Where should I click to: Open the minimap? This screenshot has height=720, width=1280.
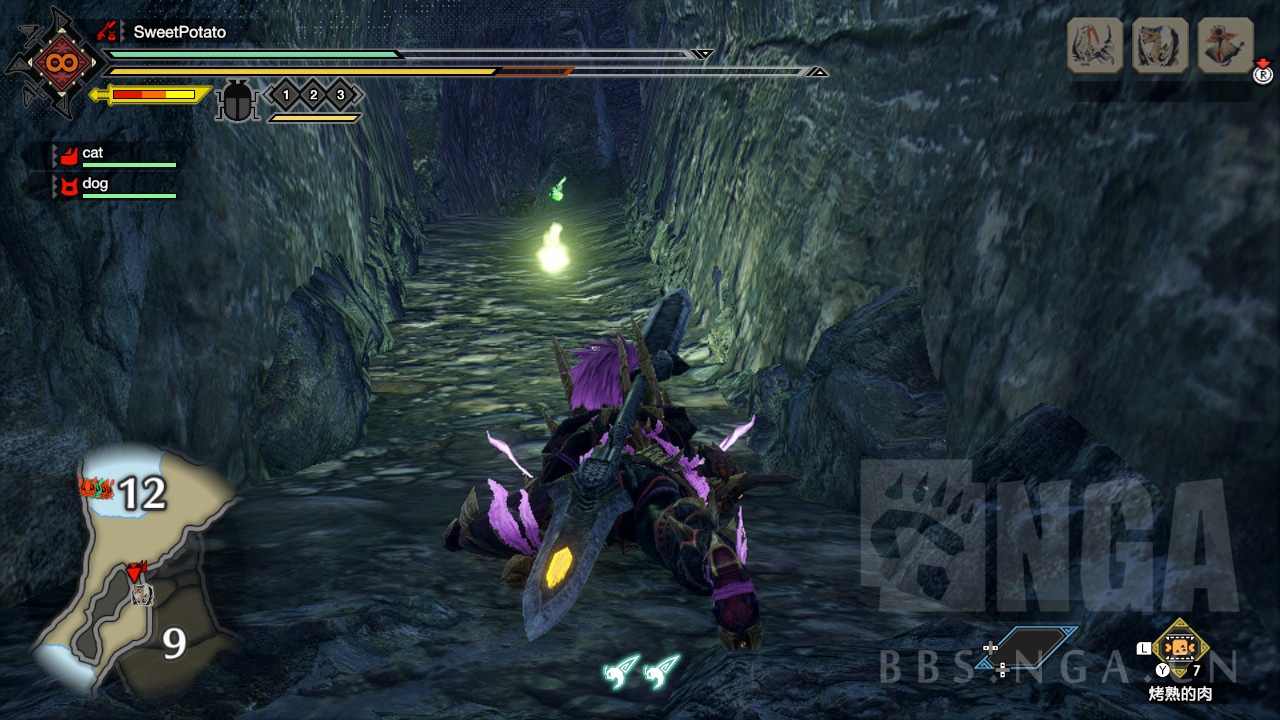(135, 572)
